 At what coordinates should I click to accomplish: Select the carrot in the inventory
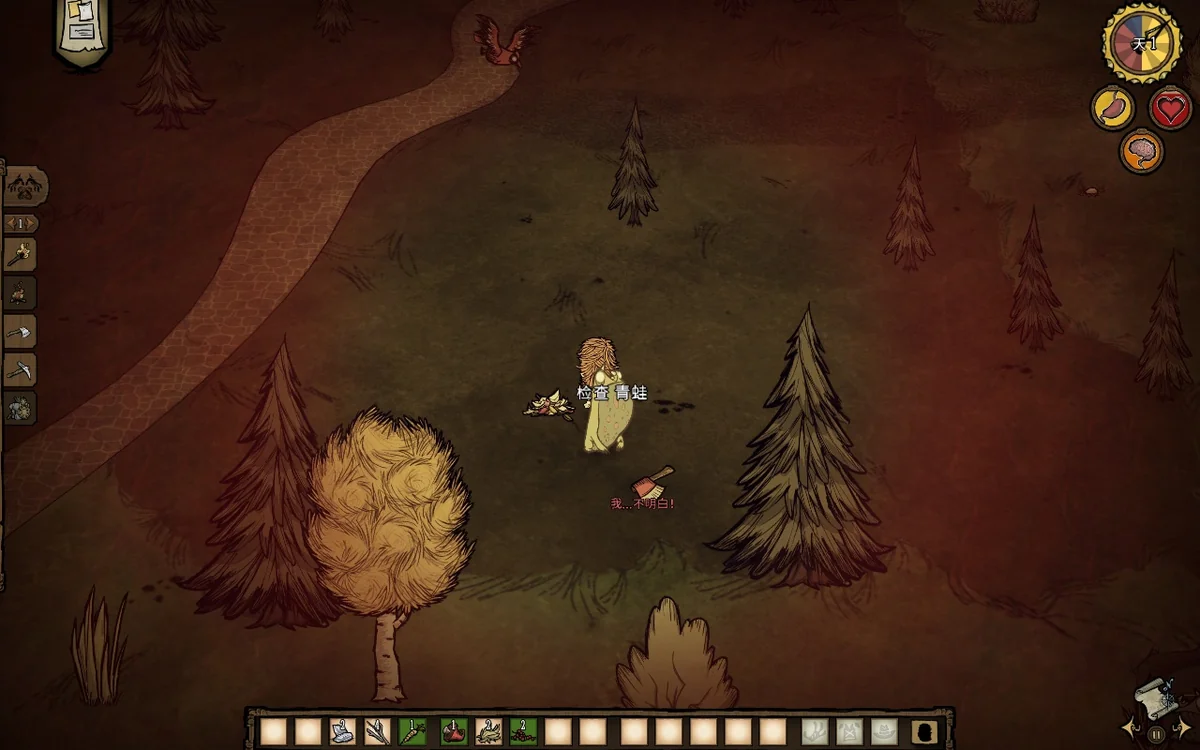[x=412, y=732]
